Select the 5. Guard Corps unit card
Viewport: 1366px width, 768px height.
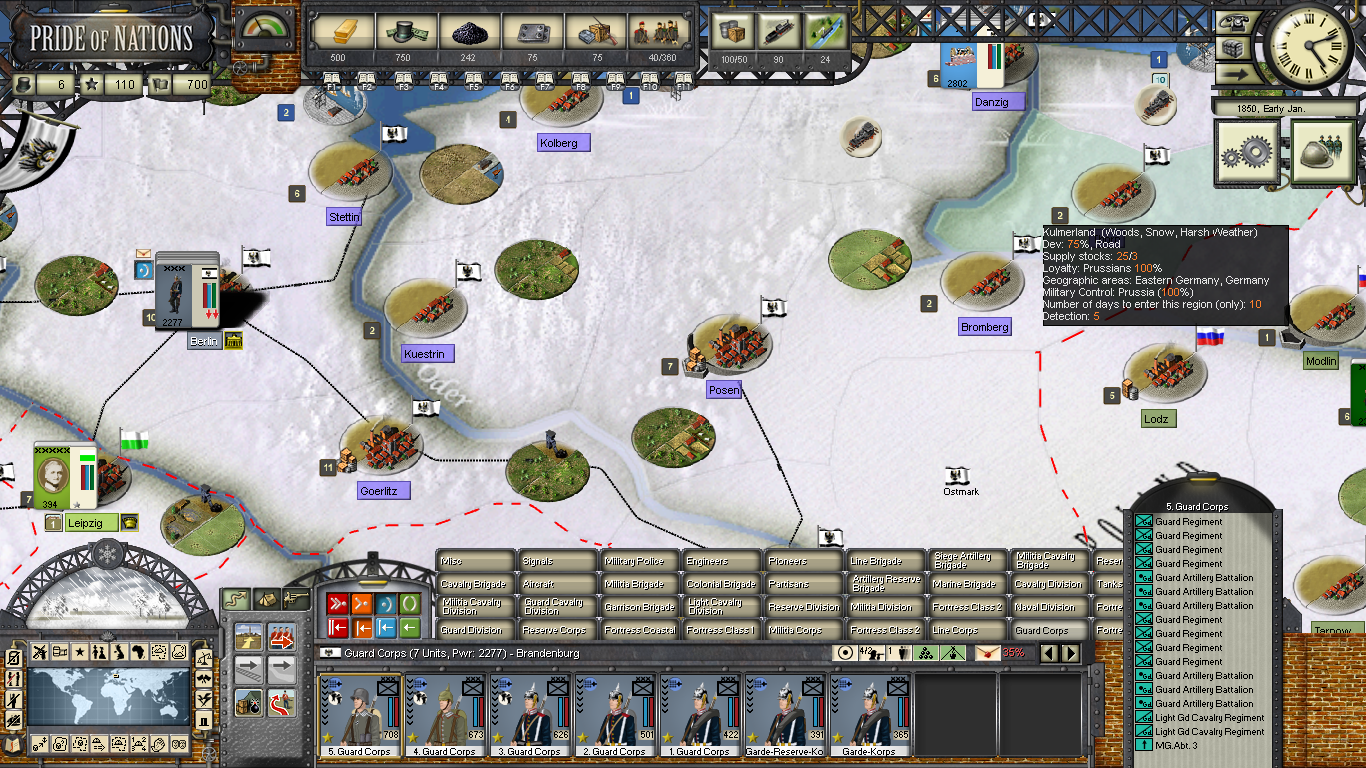click(x=359, y=715)
